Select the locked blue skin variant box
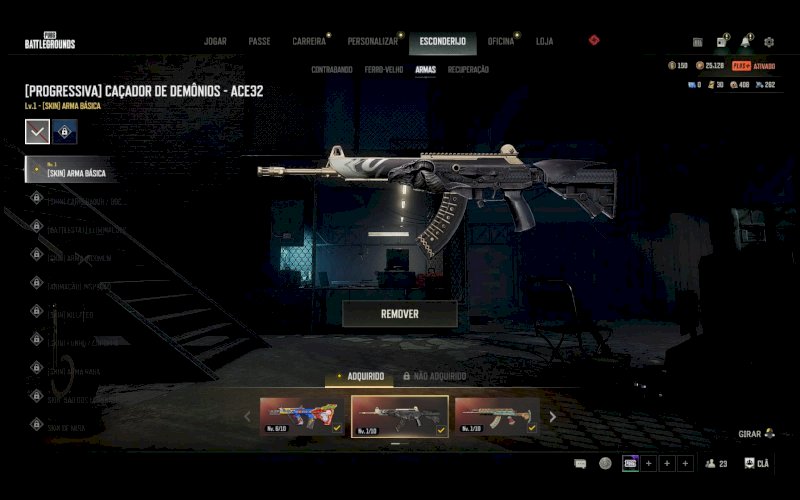Screen dimensions: 800x500 click(x=65, y=131)
